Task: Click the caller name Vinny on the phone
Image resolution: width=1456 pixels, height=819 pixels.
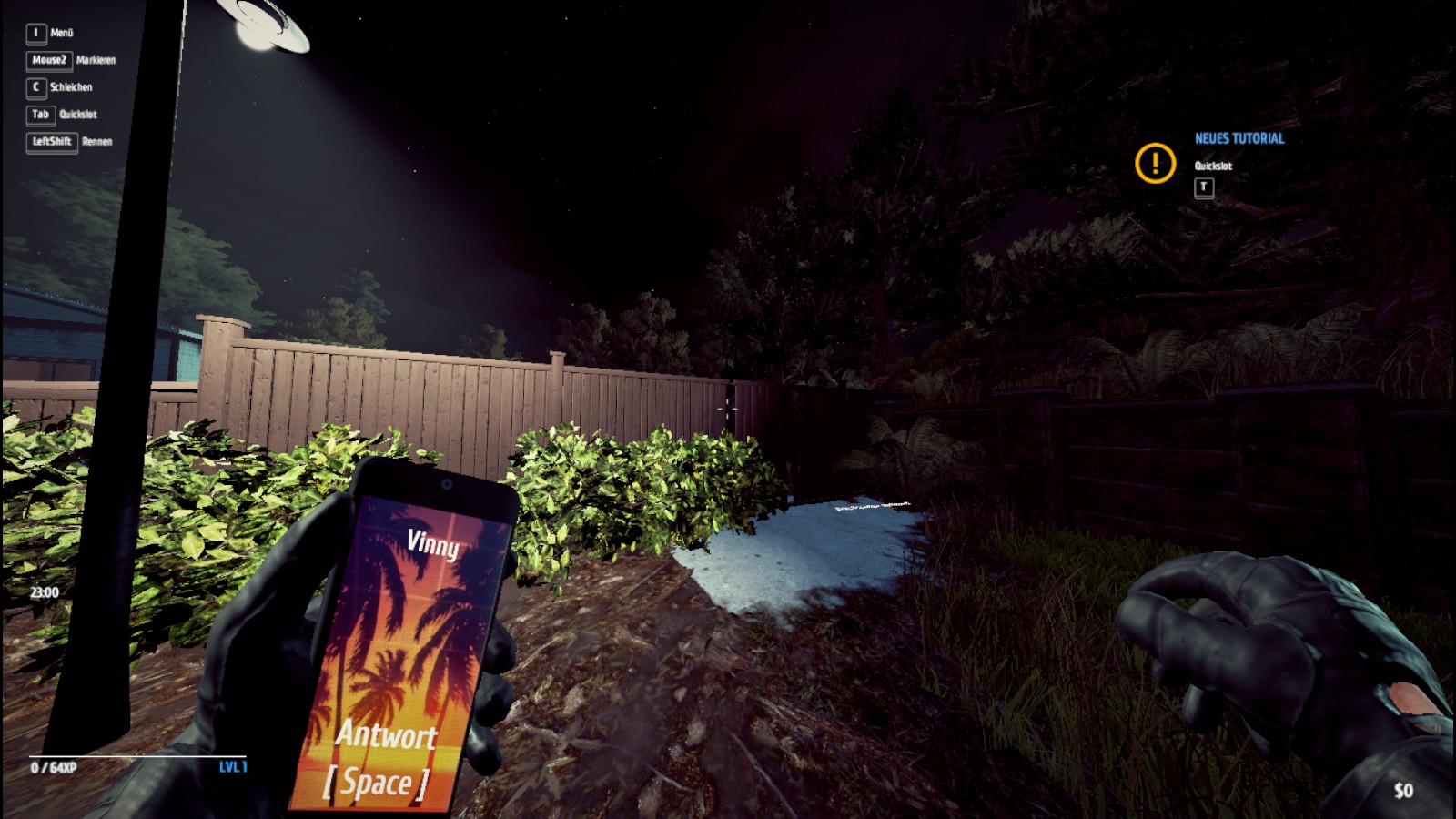Action: (x=436, y=544)
